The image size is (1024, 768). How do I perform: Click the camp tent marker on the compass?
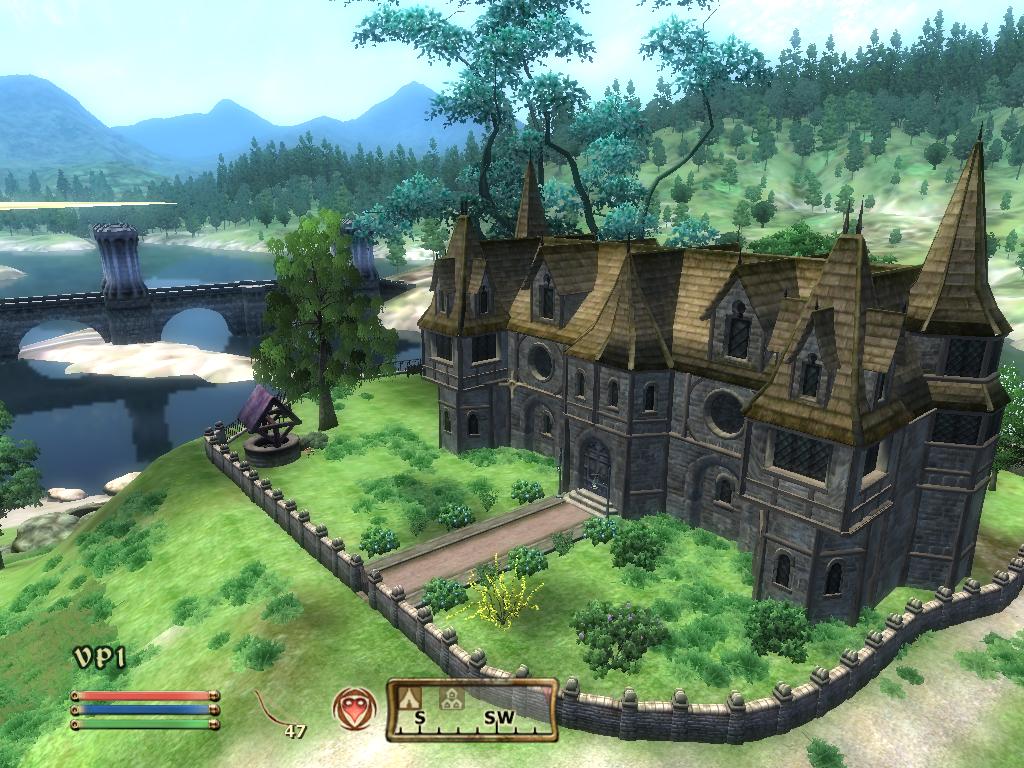tap(409, 698)
